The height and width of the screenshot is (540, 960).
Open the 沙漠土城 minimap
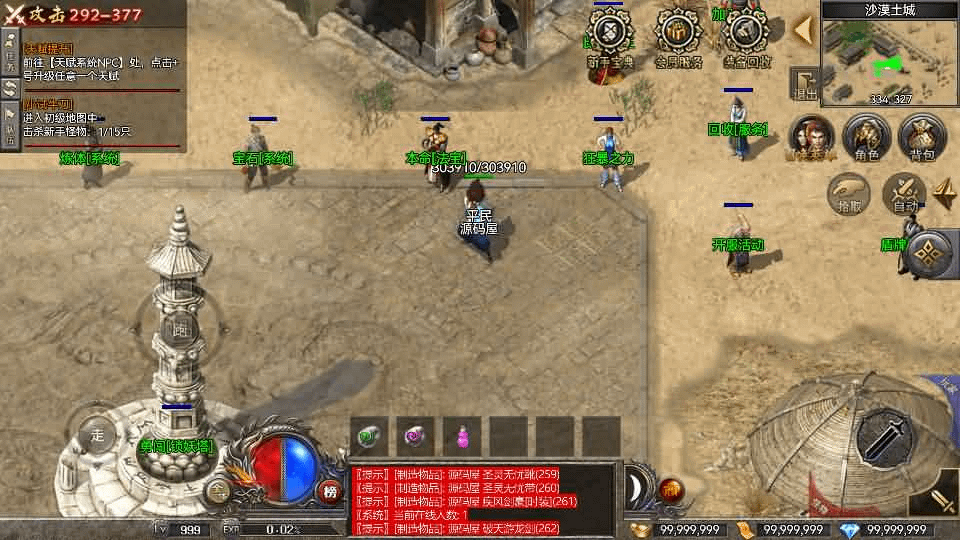[x=889, y=58]
